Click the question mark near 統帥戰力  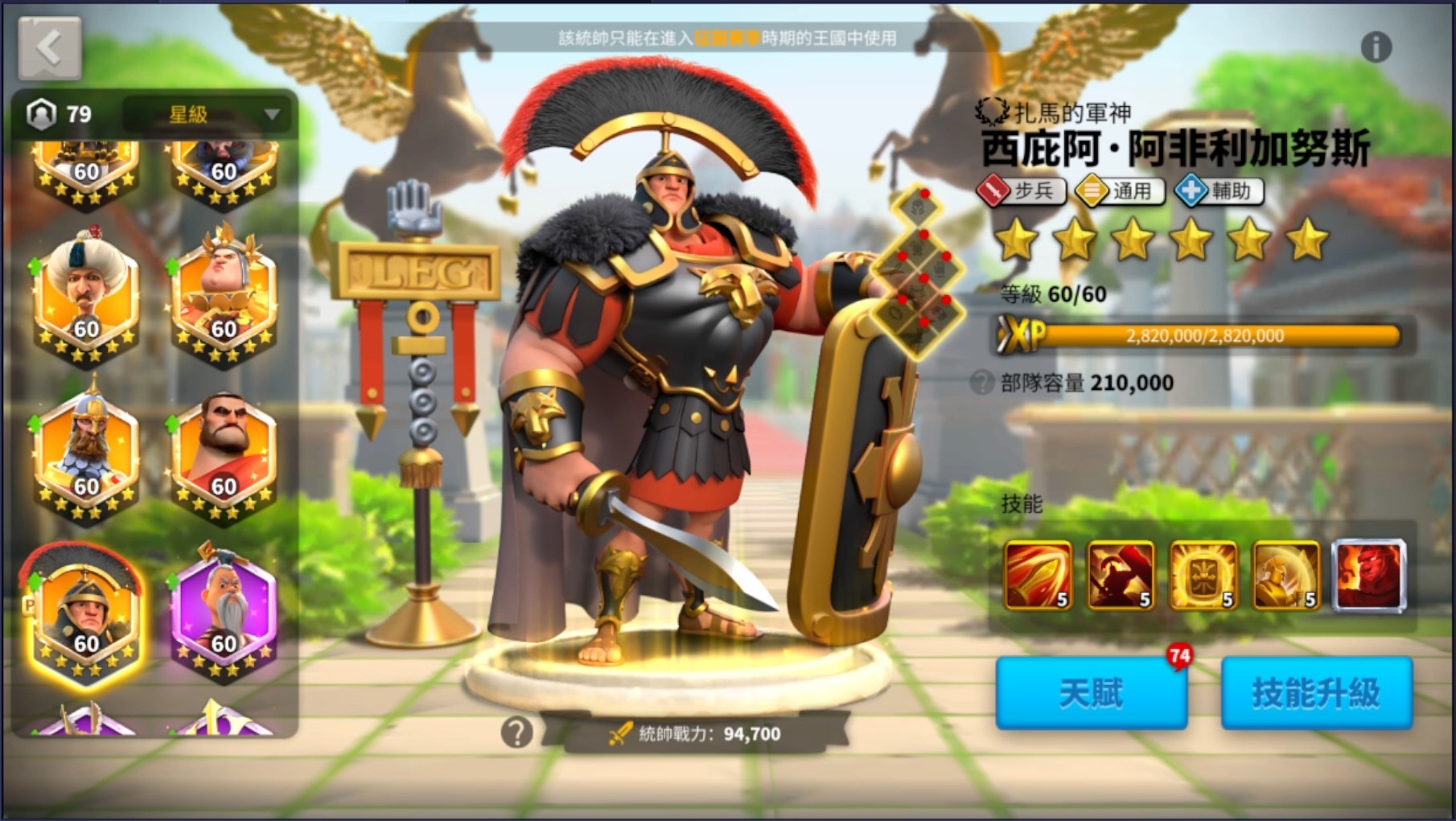click(517, 732)
